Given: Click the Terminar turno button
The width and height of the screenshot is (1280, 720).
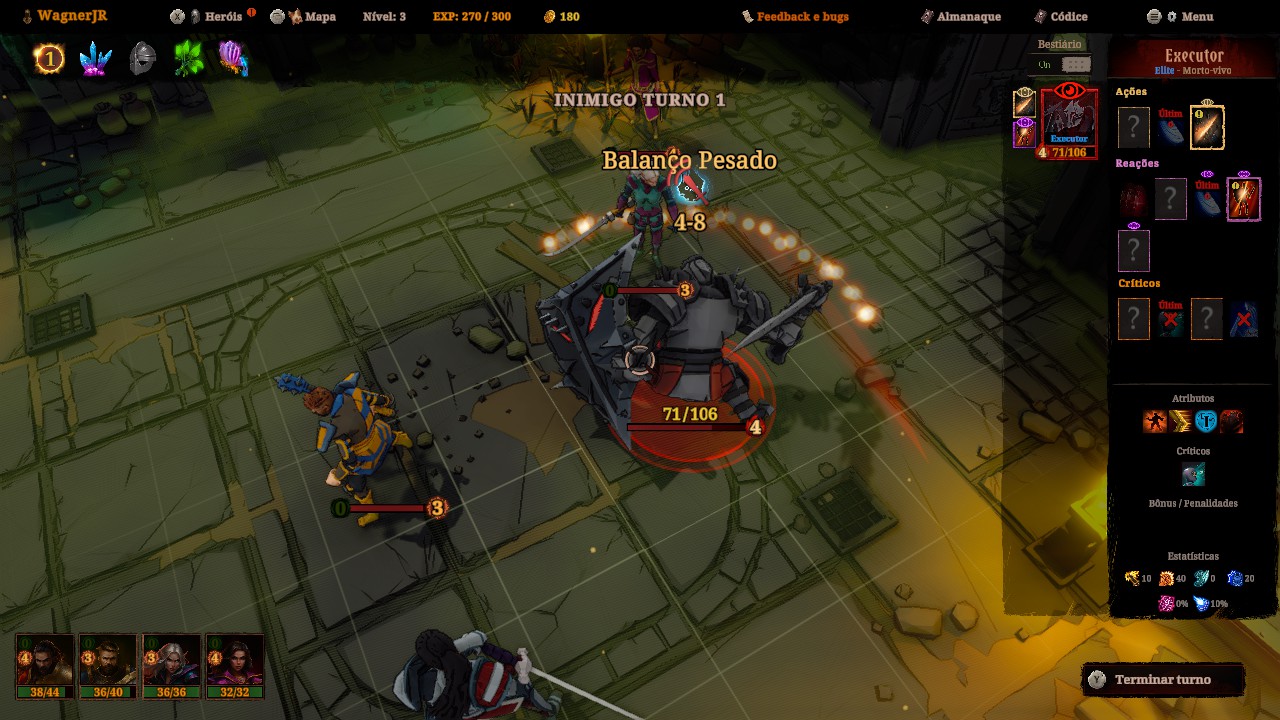Looking at the screenshot, I should 1162,680.
